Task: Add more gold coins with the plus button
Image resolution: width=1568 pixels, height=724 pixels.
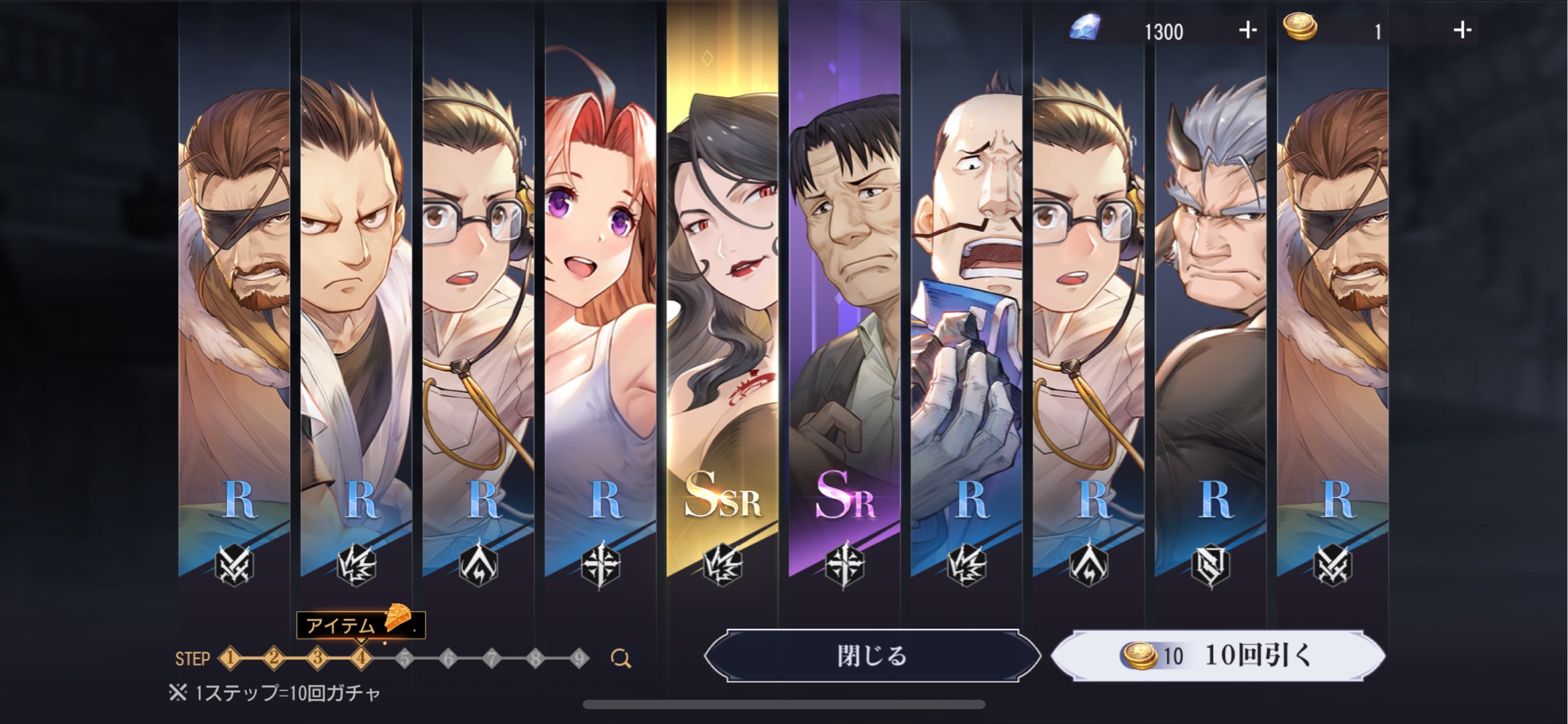Action: tap(1462, 30)
